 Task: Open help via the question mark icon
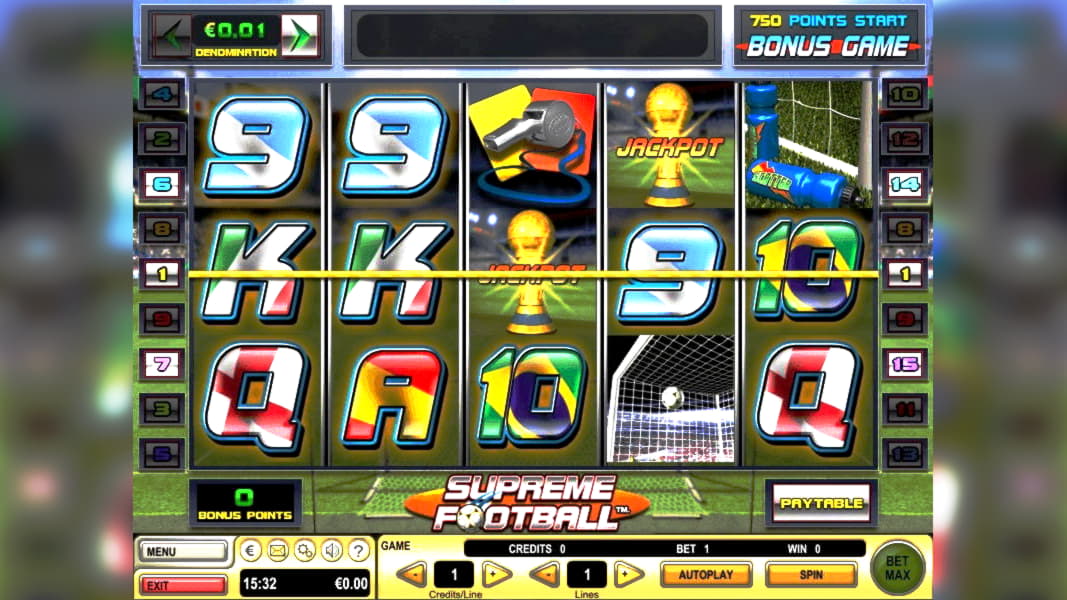coord(359,550)
